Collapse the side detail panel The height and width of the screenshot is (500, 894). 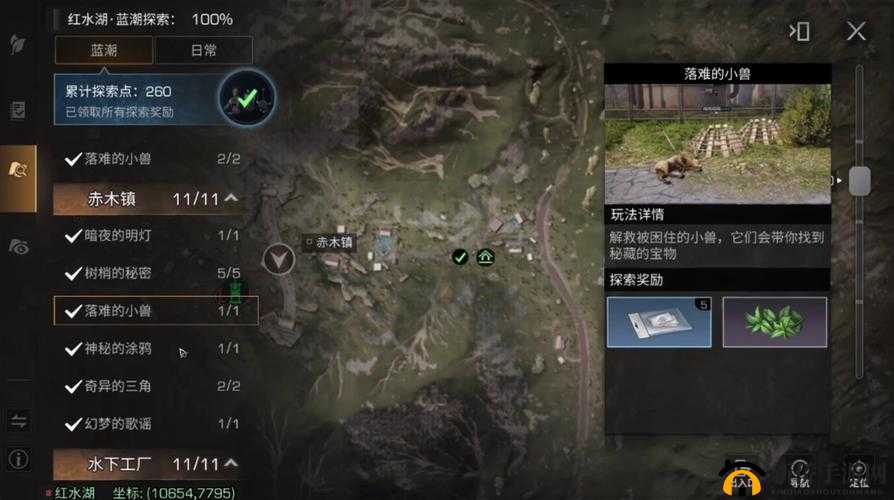[x=799, y=31]
